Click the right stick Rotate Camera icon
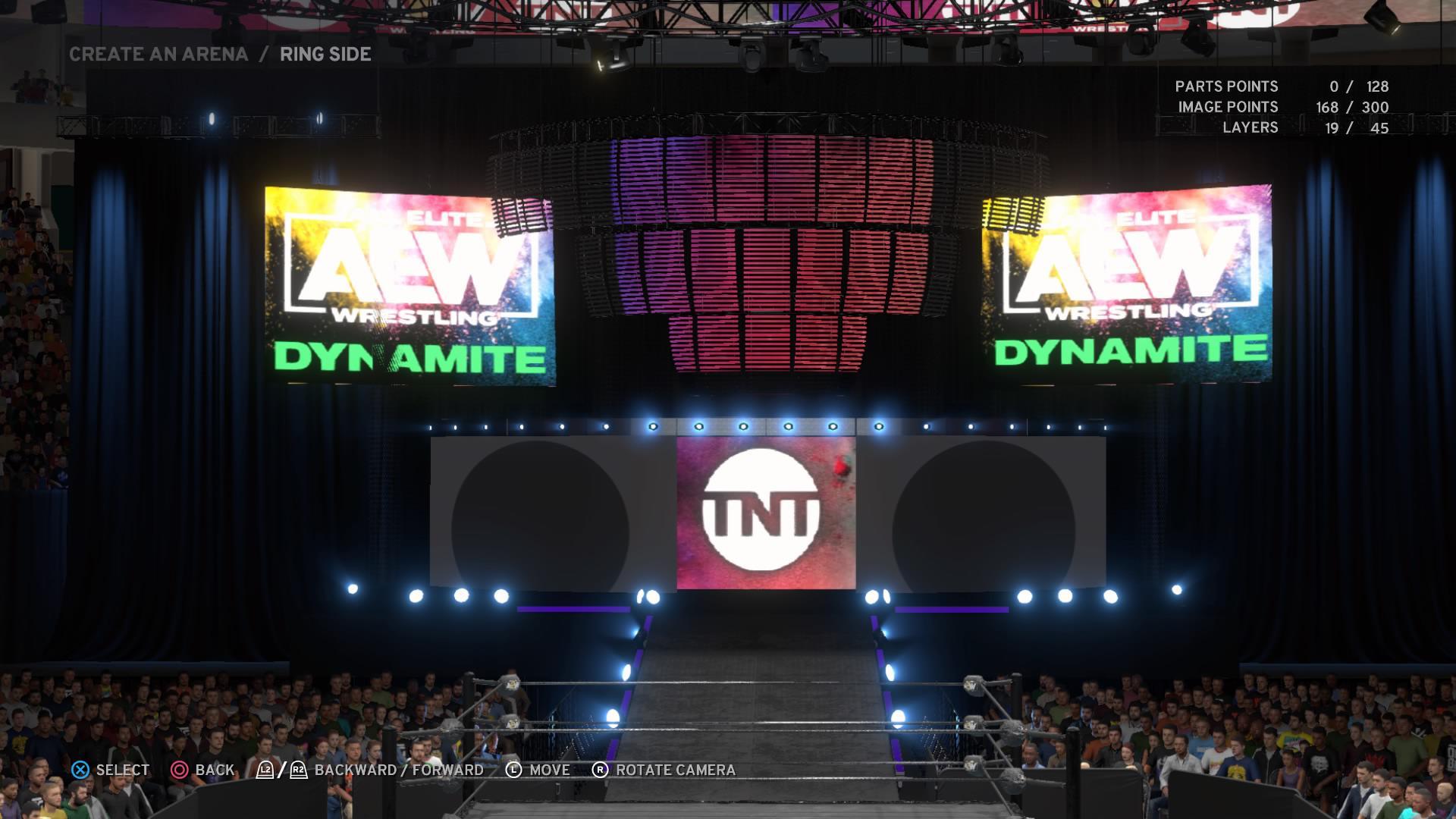 pos(601,770)
